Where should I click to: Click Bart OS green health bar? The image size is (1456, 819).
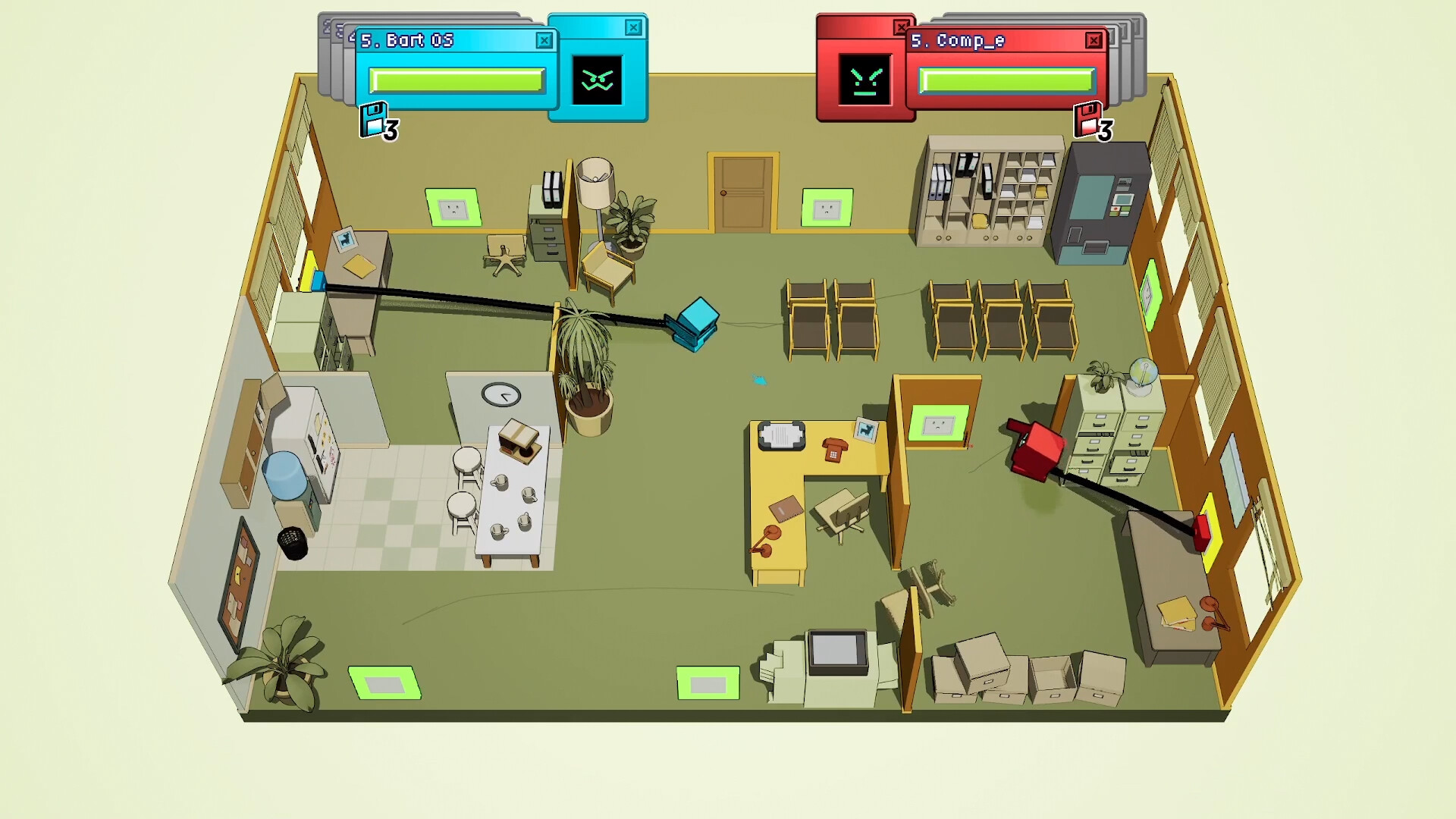point(457,79)
